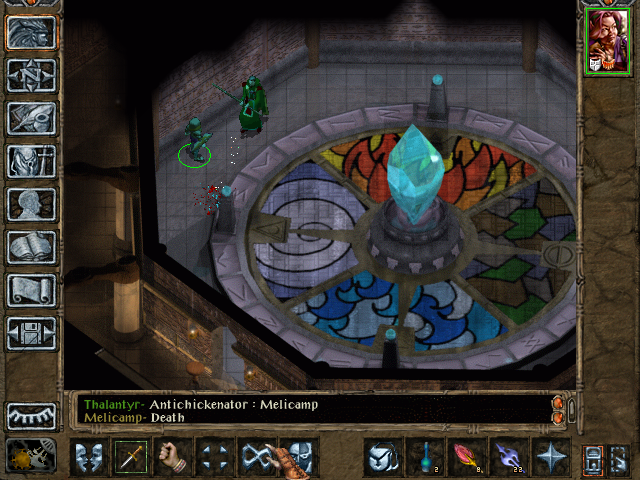Viewport: 640px width, 480px height.
Task: Select the character portrait
Action: pos(607,41)
